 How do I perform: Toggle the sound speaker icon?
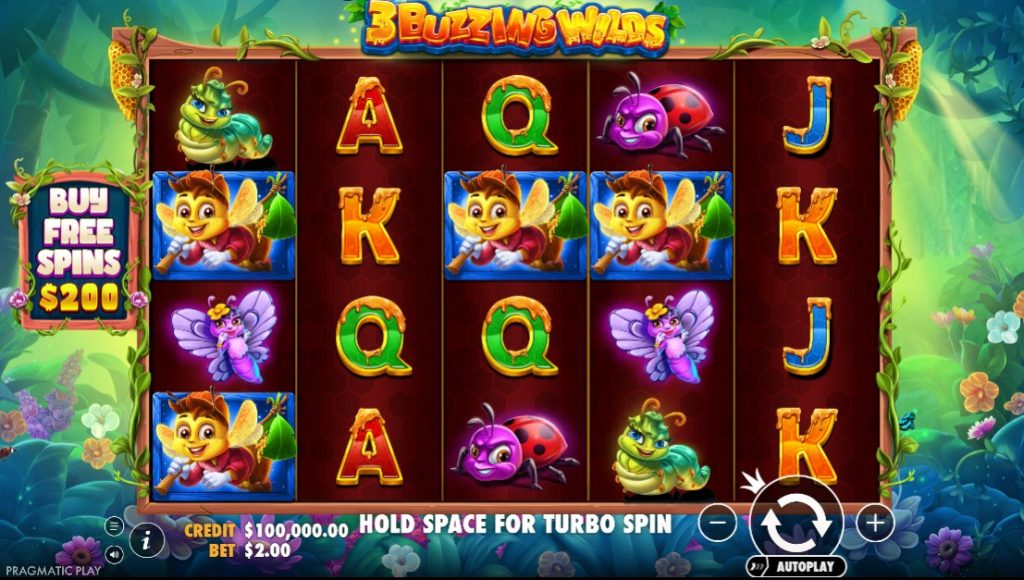(x=114, y=553)
